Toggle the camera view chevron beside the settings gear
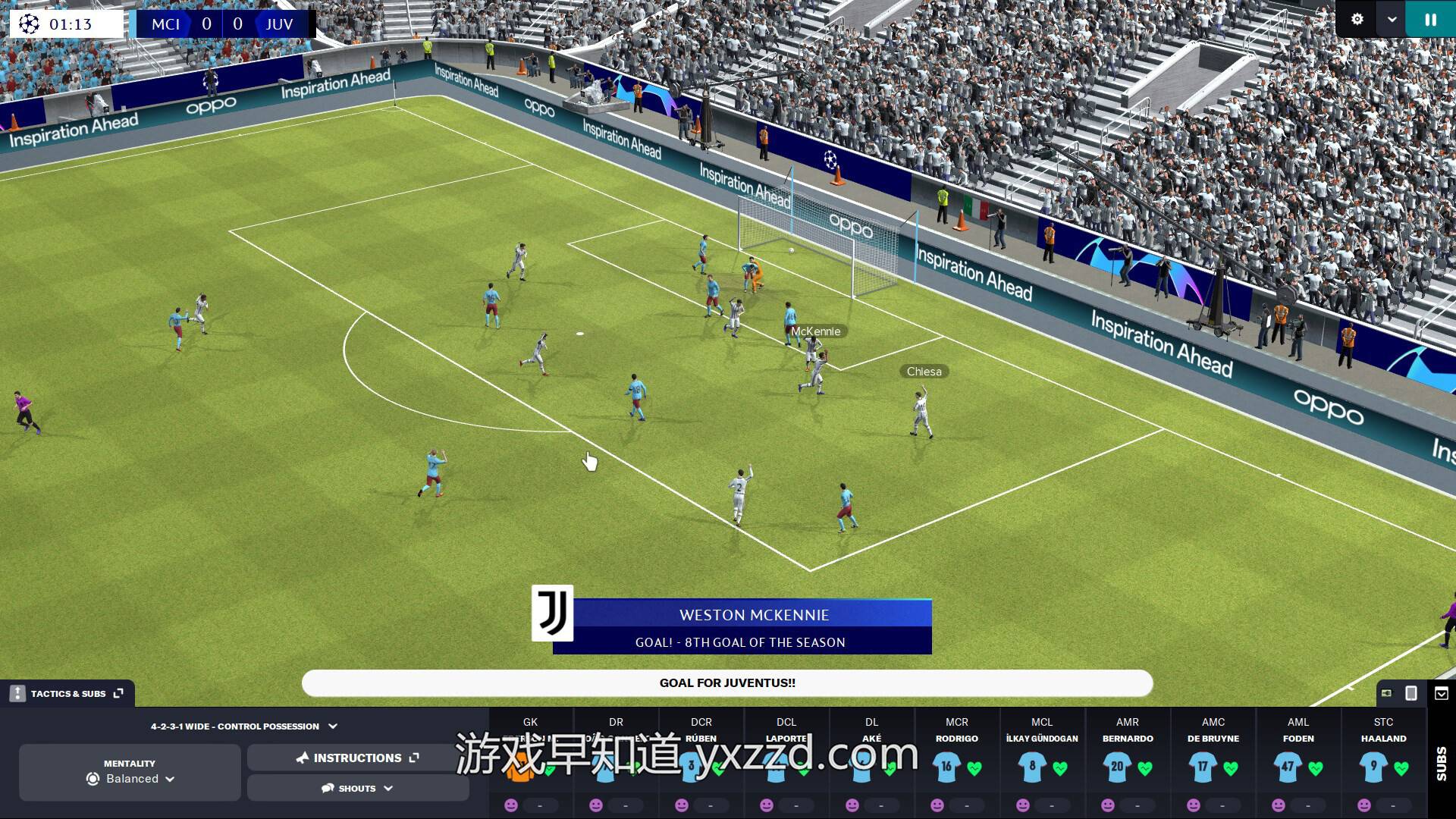Viewport: 1456px width, 819px height. click(x=1393, y=20)
